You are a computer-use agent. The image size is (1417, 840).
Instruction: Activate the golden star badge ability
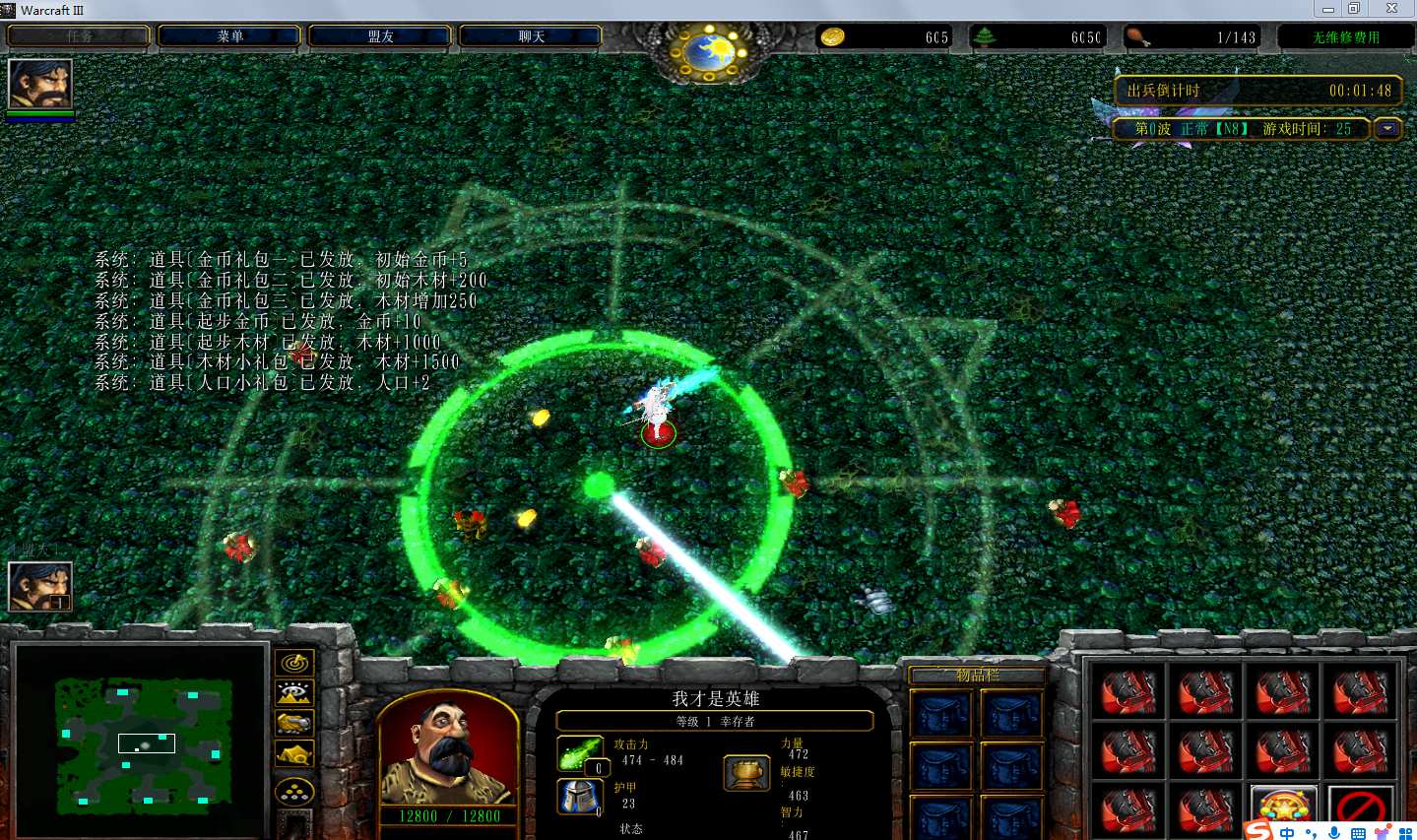pyautogui.click(x=1283, y=808)
